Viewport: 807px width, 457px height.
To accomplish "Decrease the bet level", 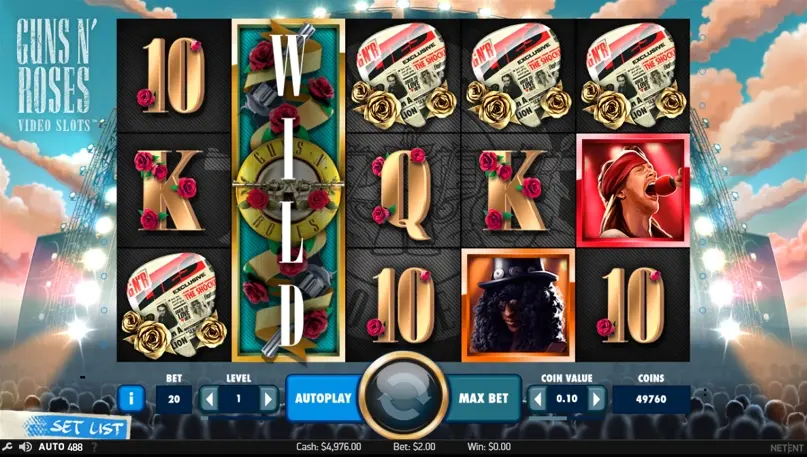I will 210,398.
